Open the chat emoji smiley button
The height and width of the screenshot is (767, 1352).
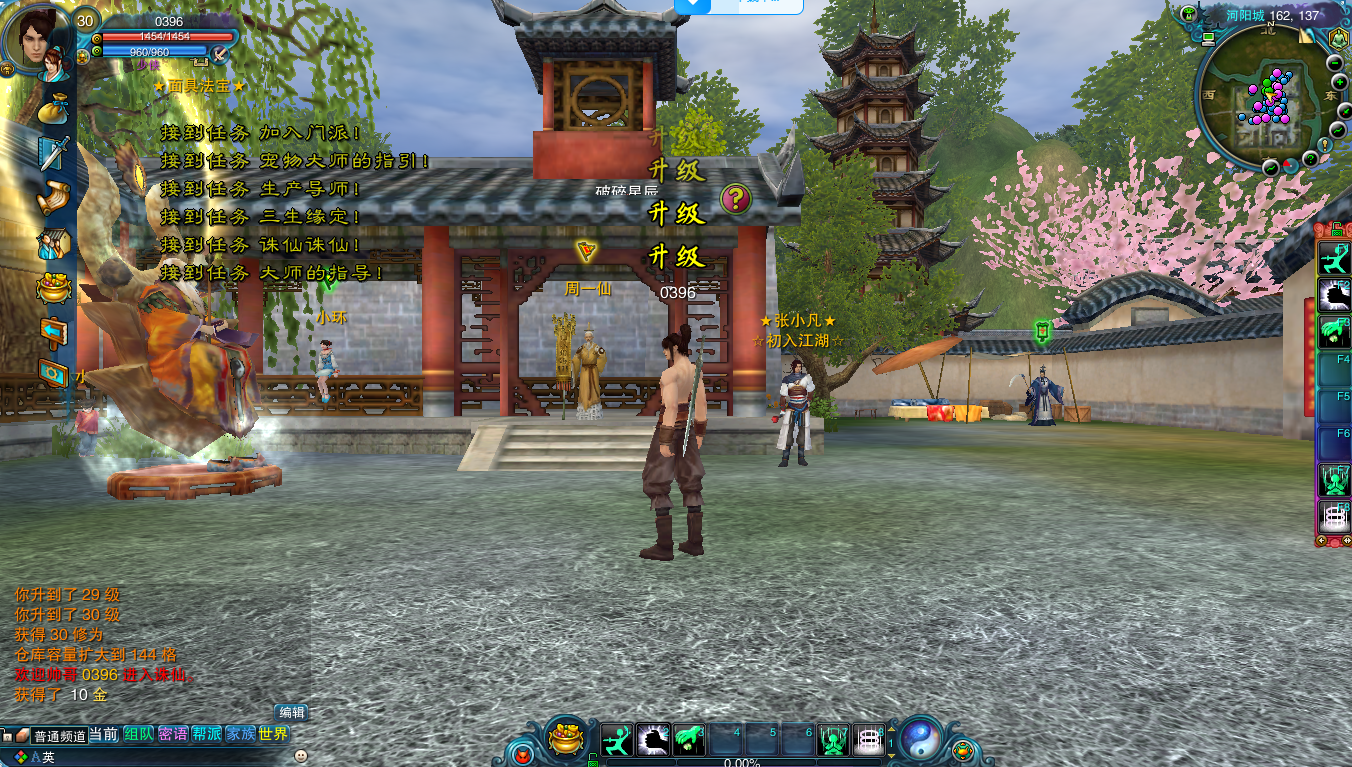[x=300, y=756]
